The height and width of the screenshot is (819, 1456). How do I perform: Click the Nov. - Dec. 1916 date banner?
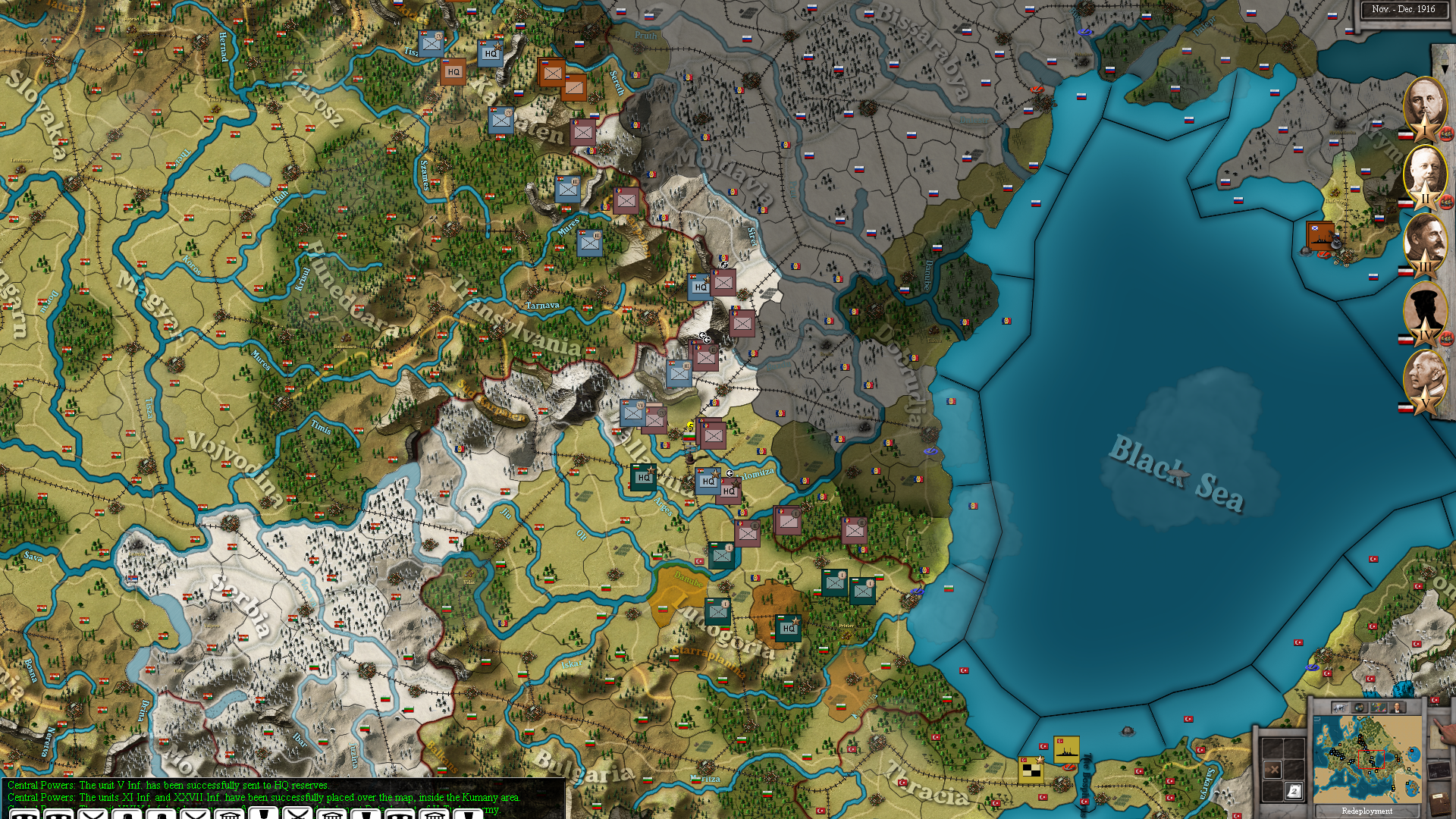[1404, 9]
